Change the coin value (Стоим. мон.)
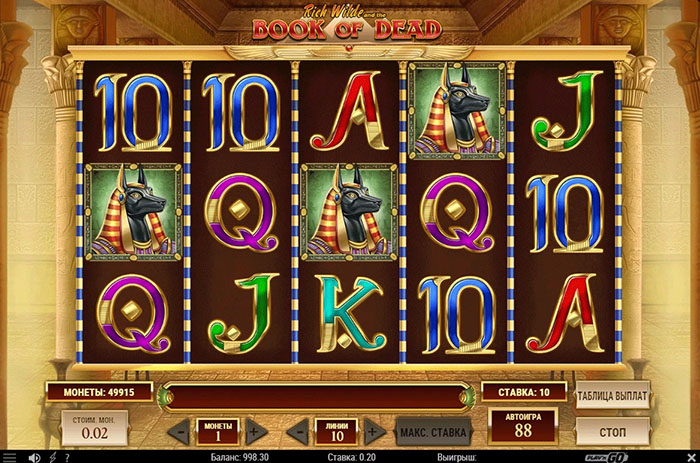Viewport: 700px width, 463px height. pyautogui.click(x=93, y=430)
